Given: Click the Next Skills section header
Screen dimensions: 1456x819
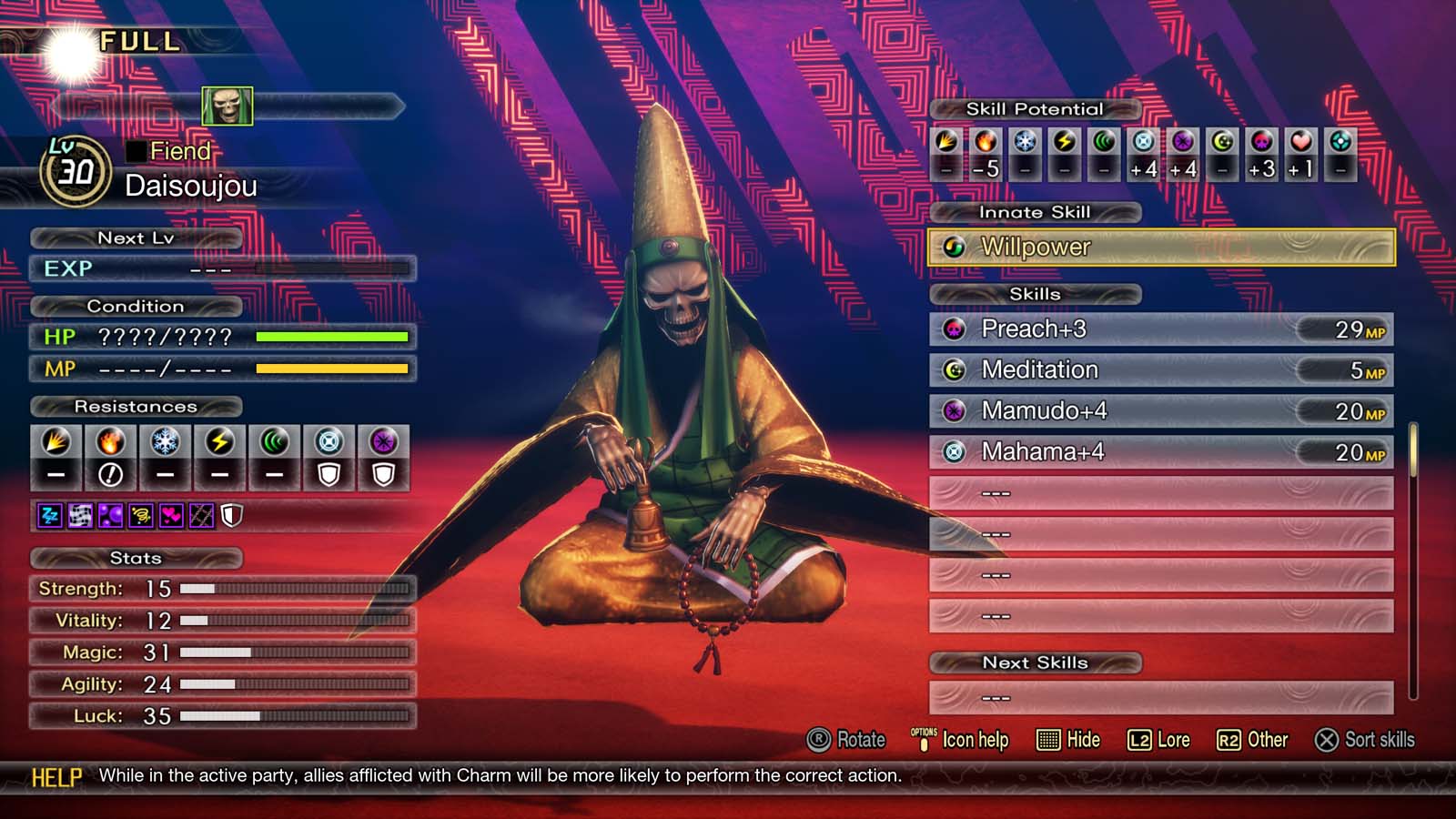Looking at the screenshot, I should (1036, 662).
